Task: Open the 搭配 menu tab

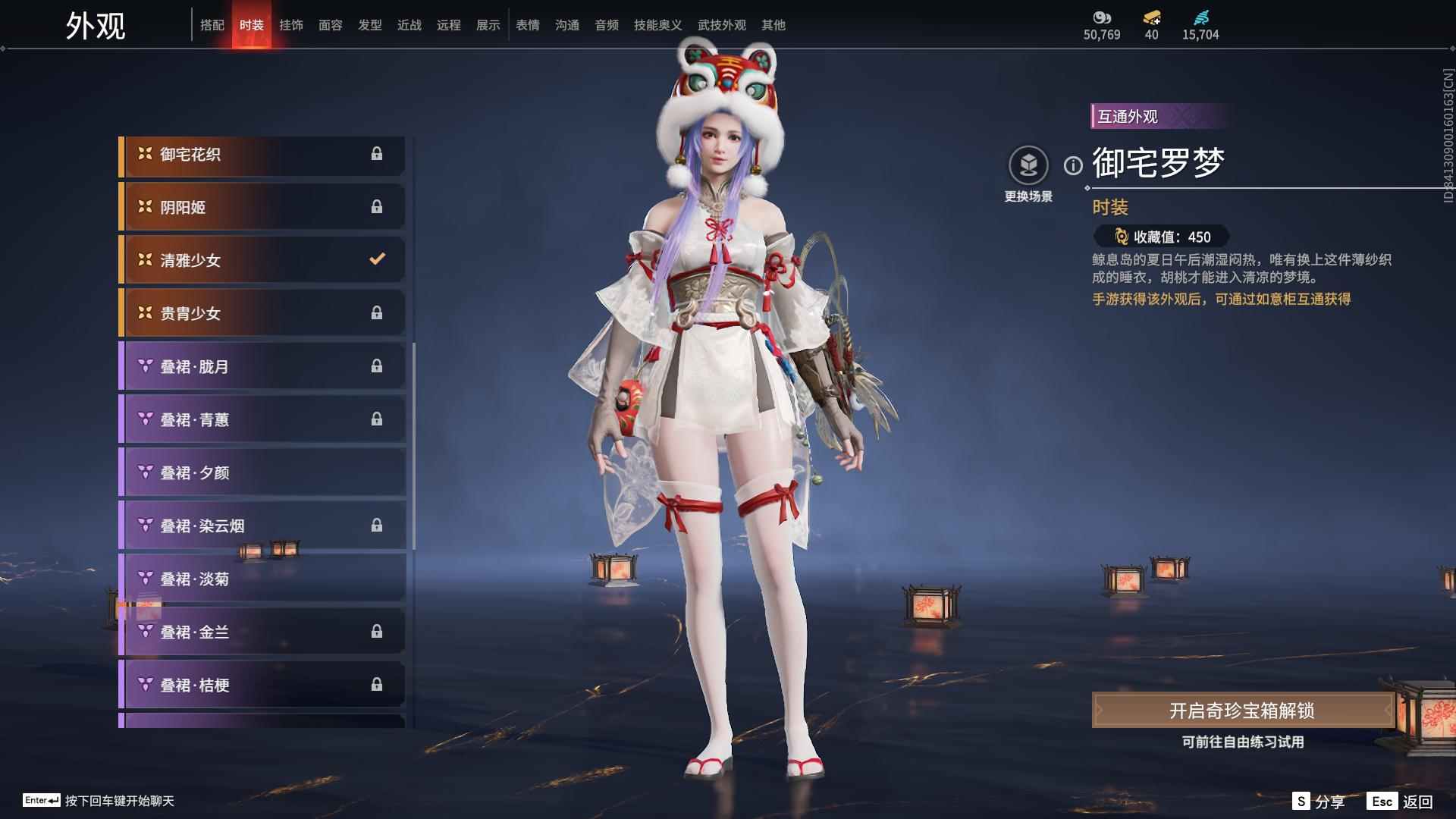Action: 213,24
